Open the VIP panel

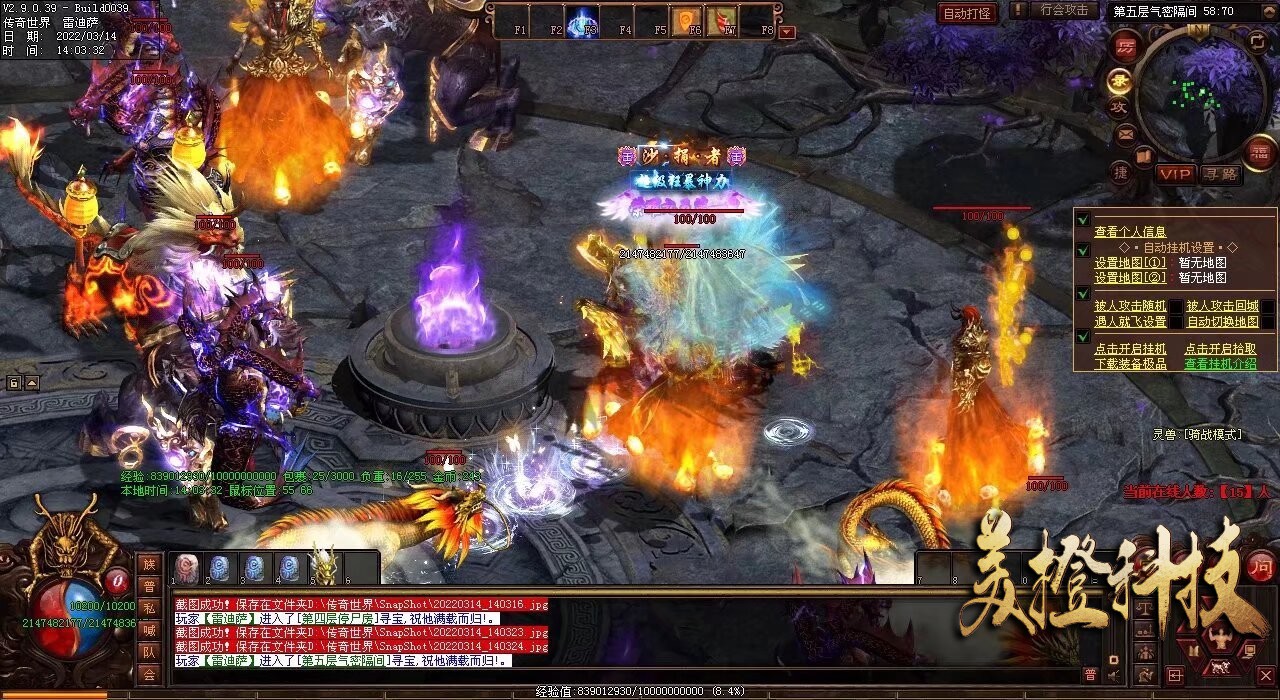(1176, 174)
